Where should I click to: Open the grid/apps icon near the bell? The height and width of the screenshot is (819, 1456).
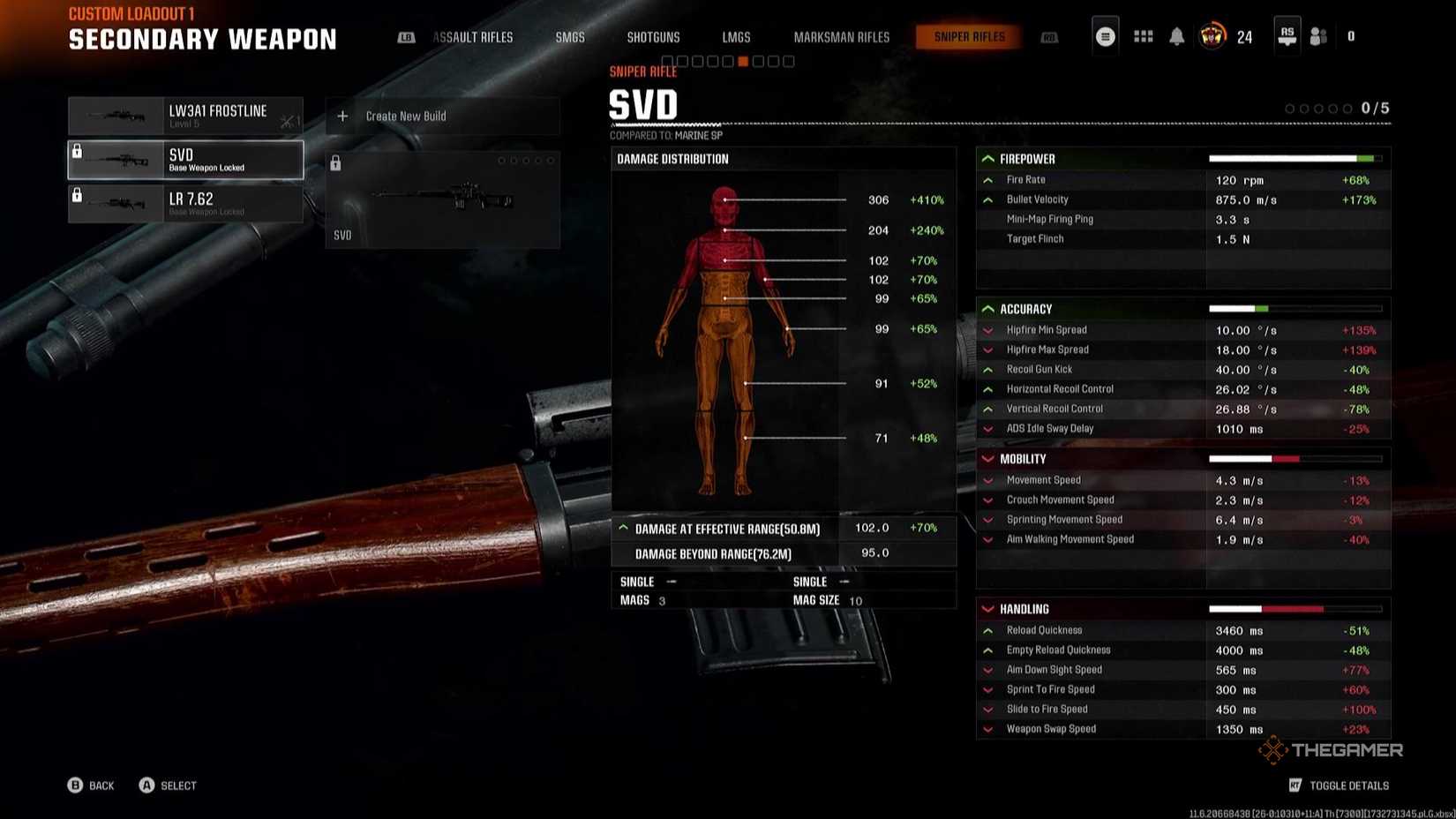point(1143,36)
